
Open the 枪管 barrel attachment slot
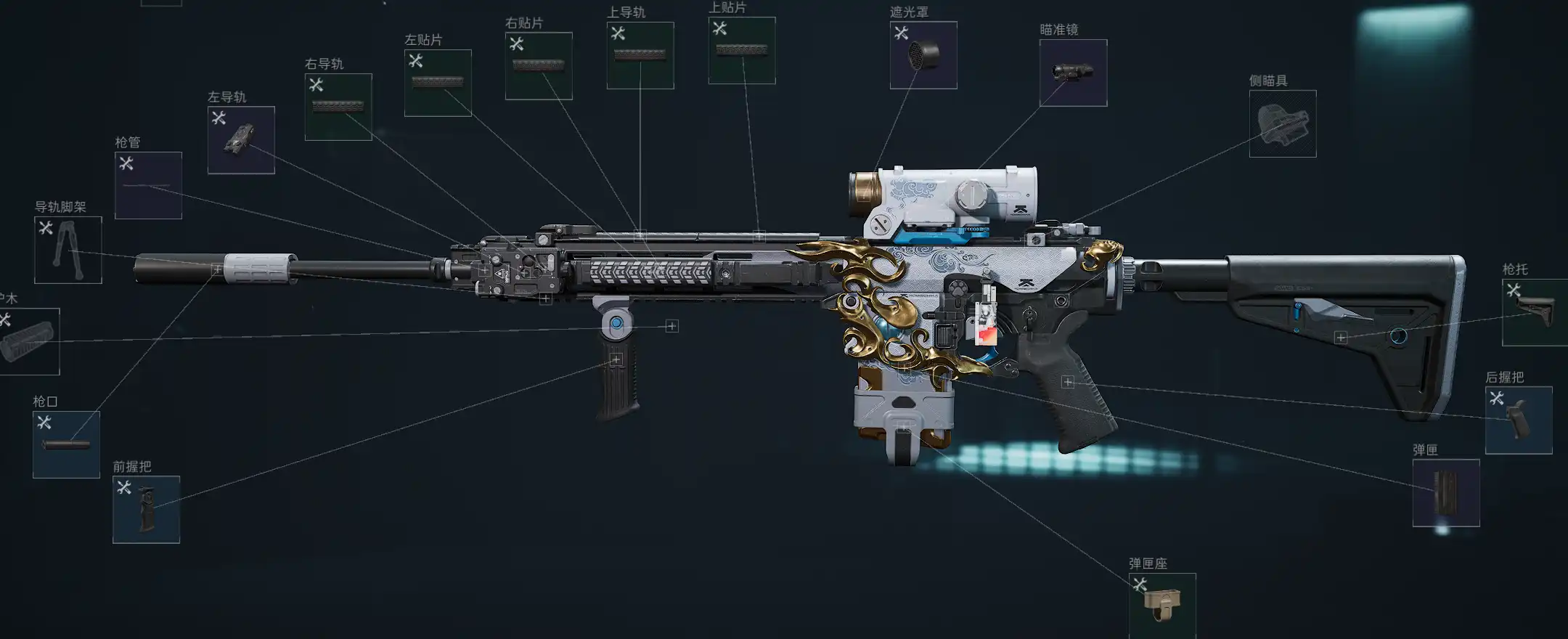[x=148, y=185]
